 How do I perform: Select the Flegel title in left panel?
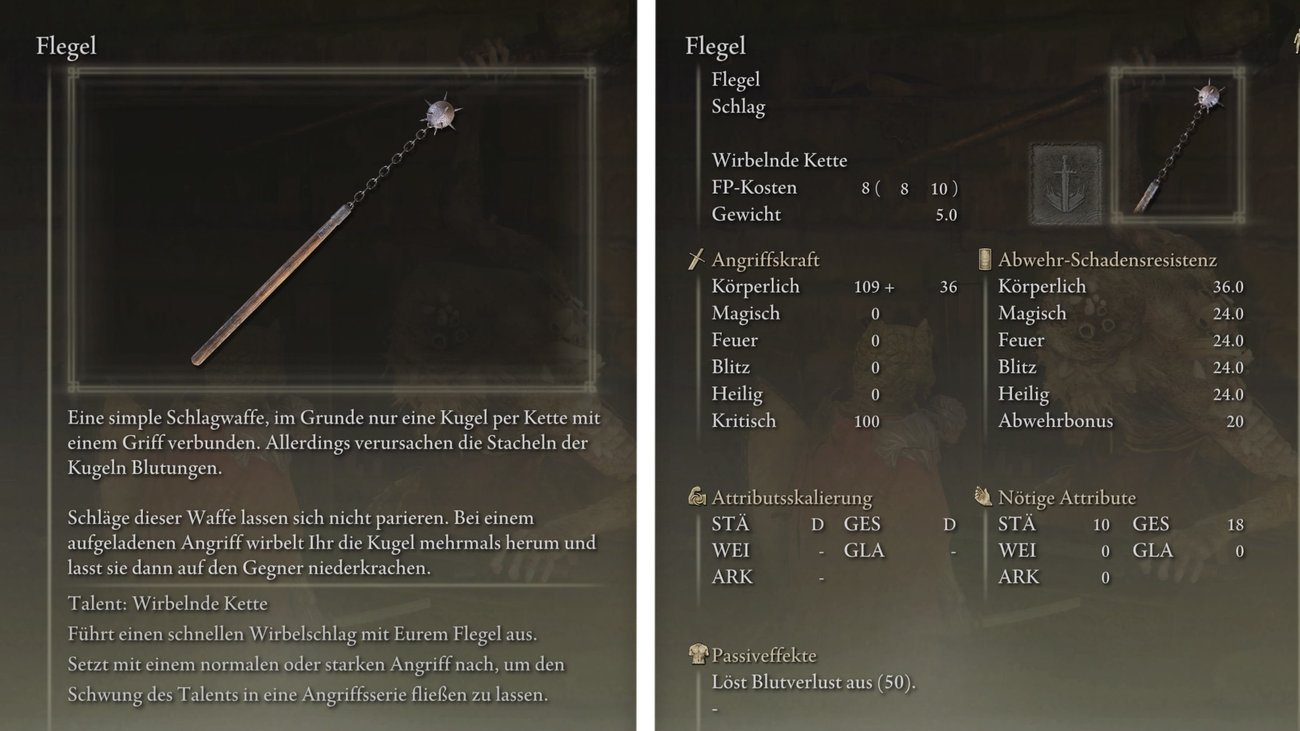(x=66, y=46)
